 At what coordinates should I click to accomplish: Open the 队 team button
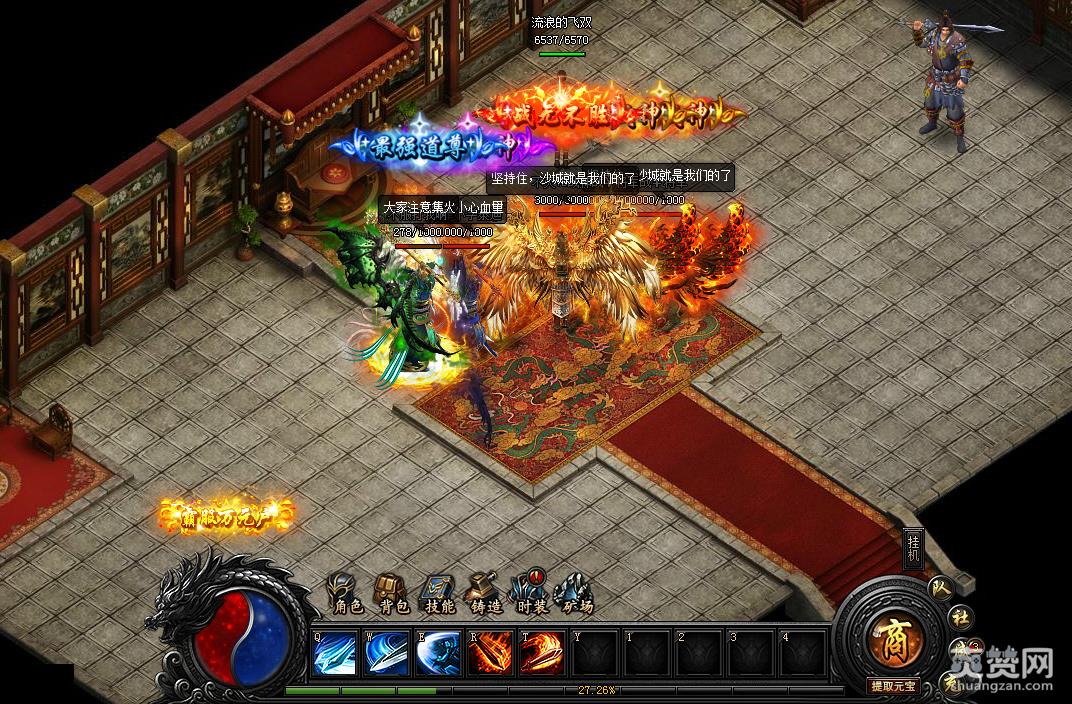tap(939, 587)
